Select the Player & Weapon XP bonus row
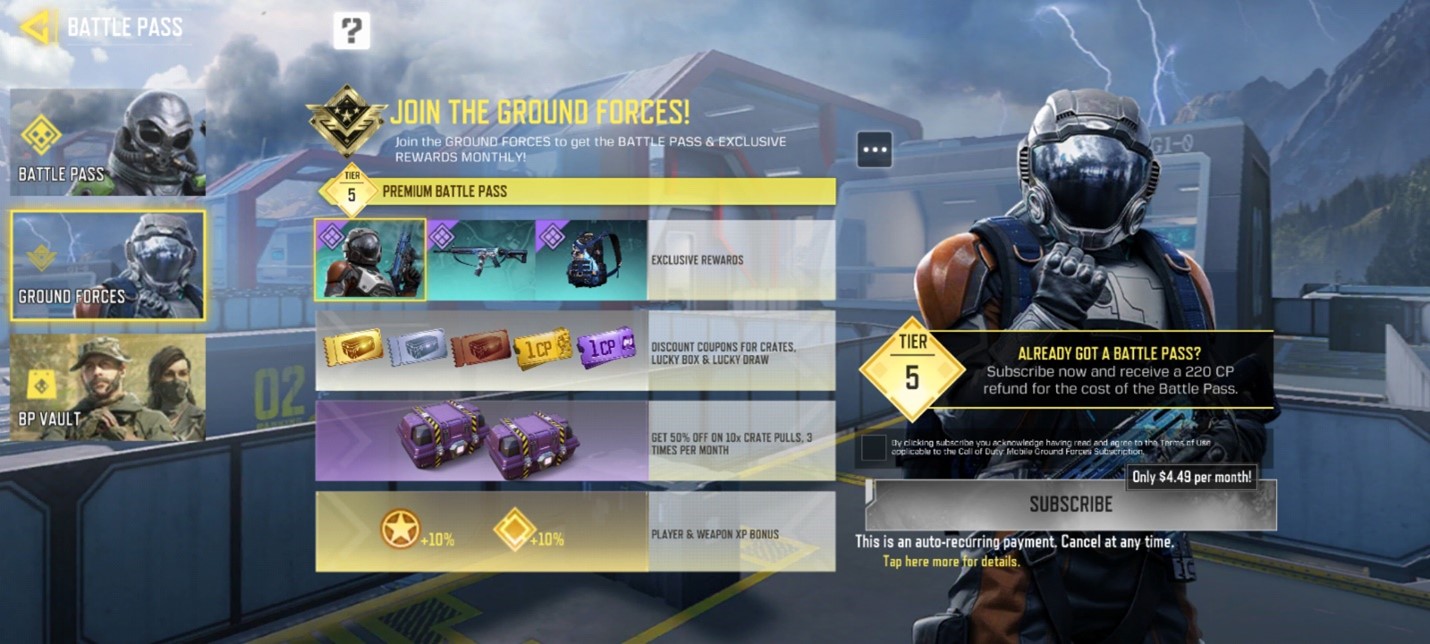 click(575, 532)
